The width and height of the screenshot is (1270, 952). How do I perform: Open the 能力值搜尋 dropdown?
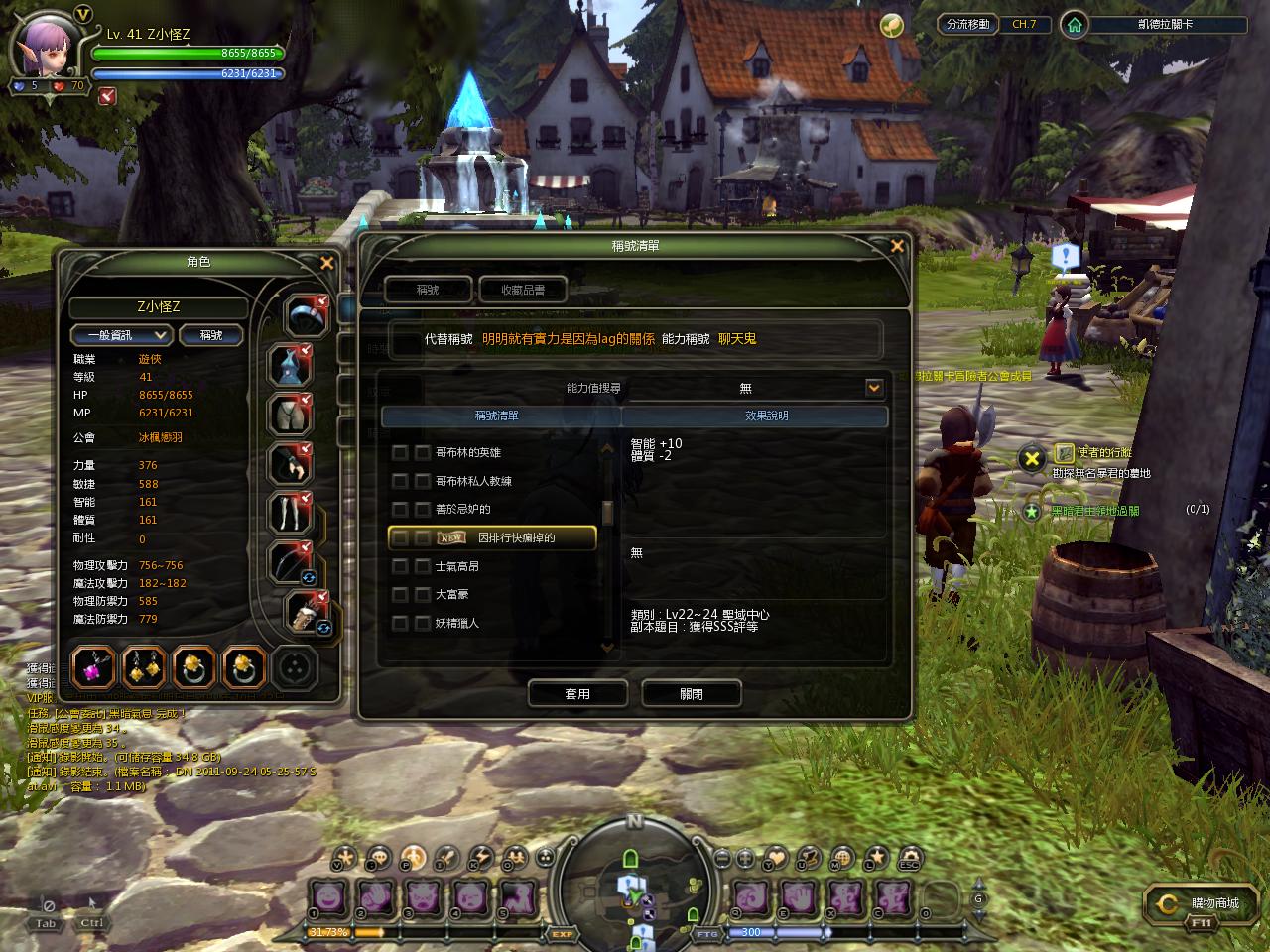[873, 388]
